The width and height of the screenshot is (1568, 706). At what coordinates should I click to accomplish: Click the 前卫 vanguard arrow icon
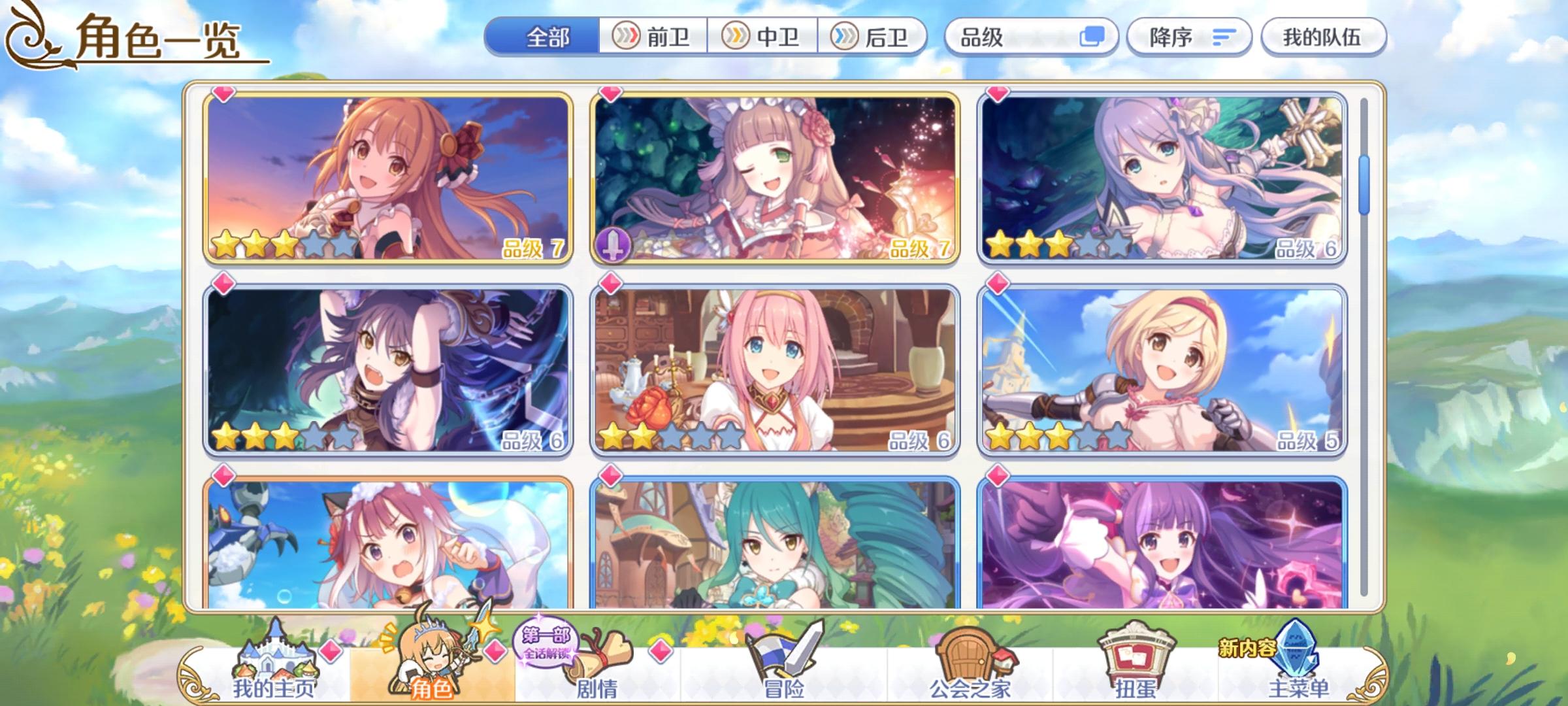point(626,37)
